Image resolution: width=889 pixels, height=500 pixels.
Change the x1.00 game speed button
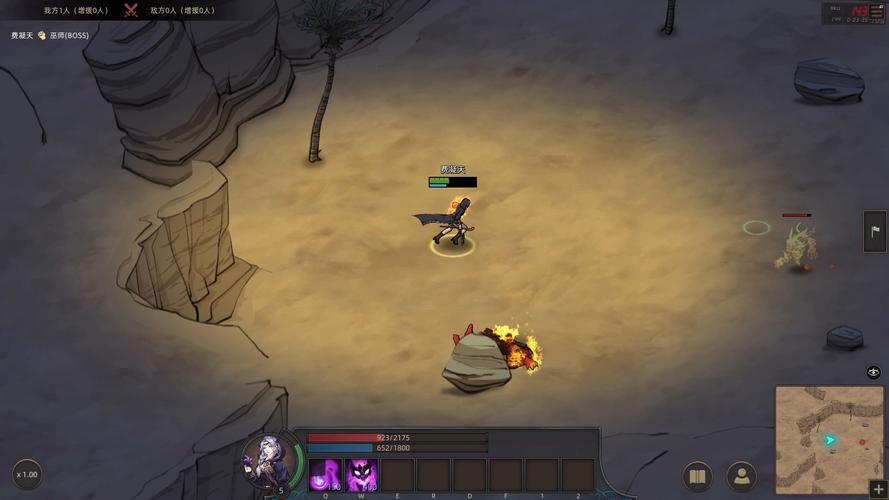27,474
